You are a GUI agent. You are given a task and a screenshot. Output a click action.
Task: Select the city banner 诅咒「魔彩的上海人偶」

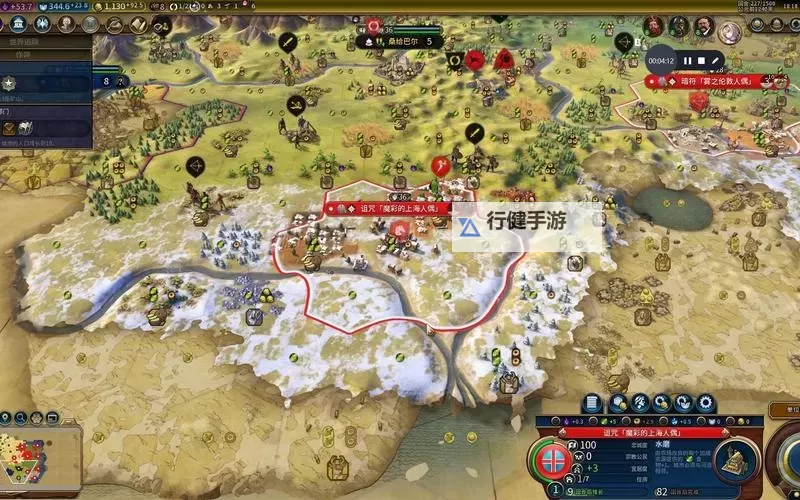tap(389, 209)
